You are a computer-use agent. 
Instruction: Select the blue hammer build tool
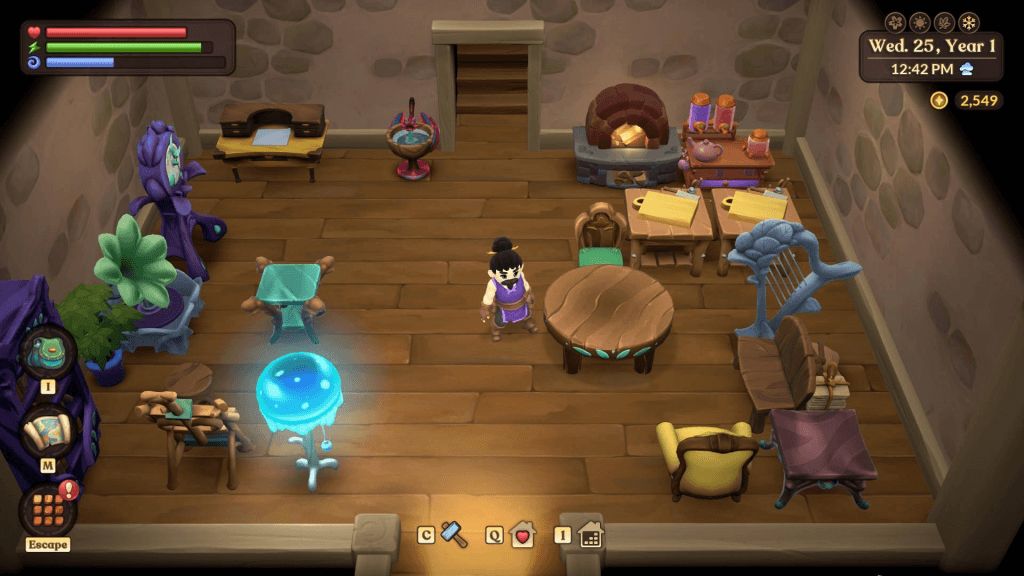pyautogui.click(x=454, y=534)
